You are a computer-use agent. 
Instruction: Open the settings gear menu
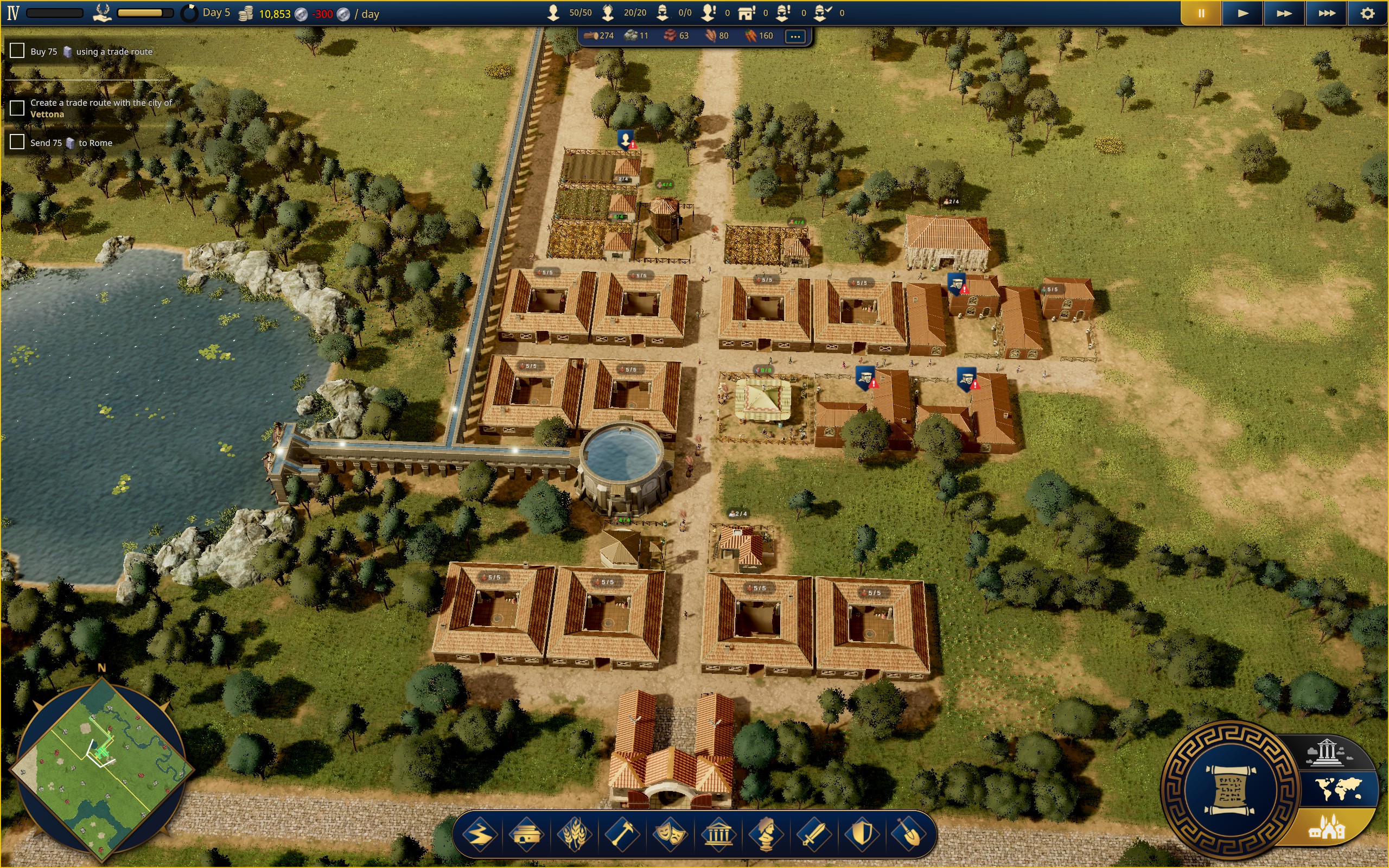1368,13
